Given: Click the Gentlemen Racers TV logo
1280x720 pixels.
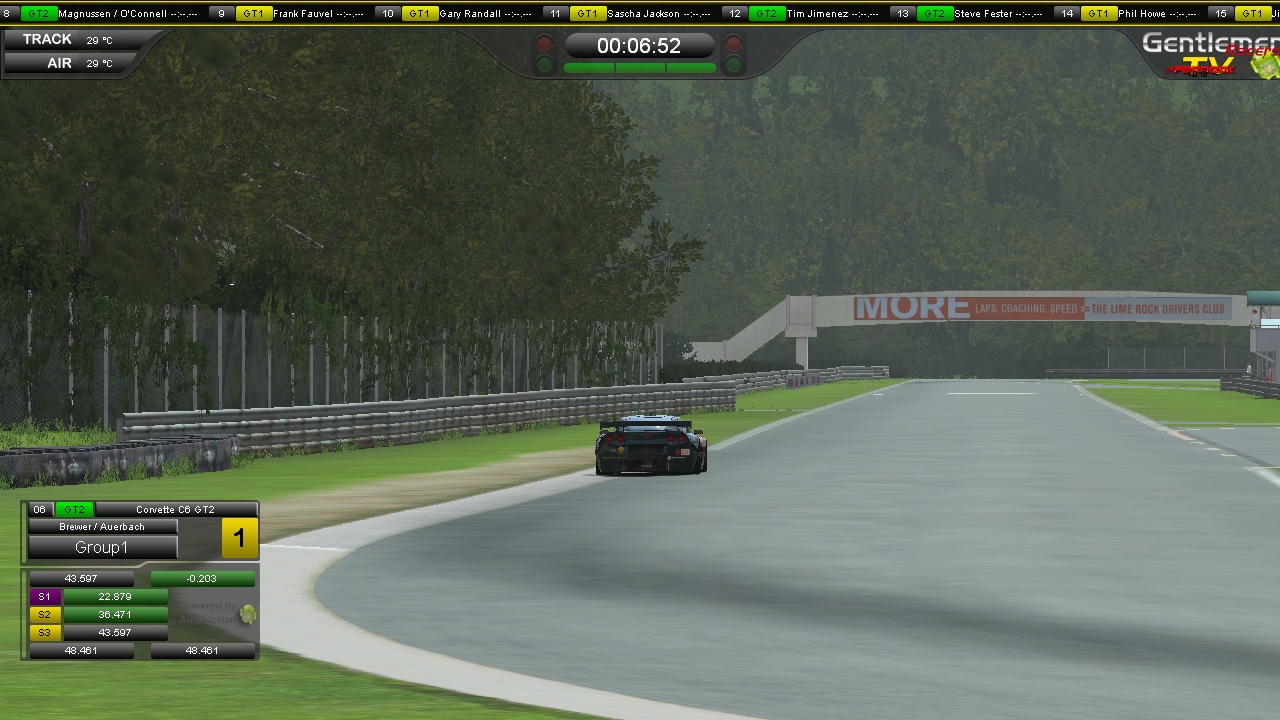Looking at the screenshot, I should (x=1210, y=54).
